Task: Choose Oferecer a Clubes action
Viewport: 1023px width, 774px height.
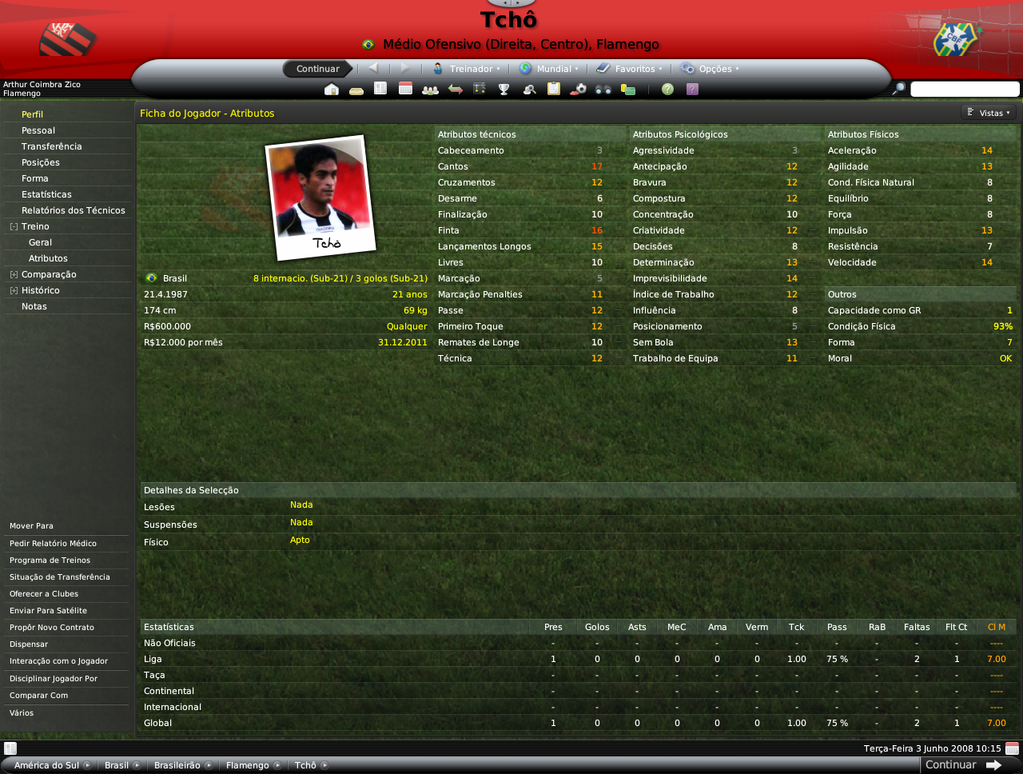Action: 44,594
